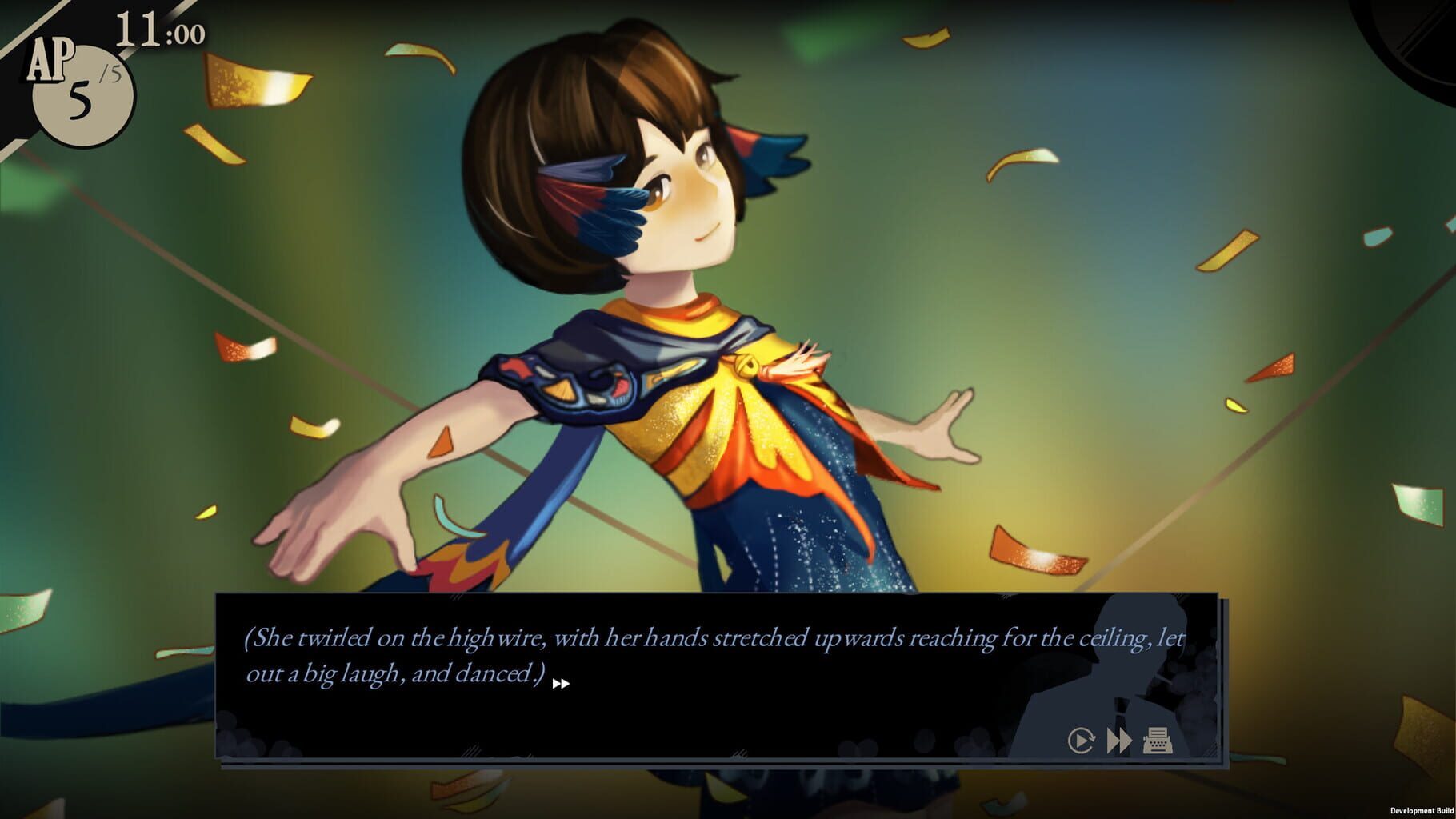Select the circular replay-arrow icon near the typewriter
The image size is (1456, 819).
point(1082,740)
